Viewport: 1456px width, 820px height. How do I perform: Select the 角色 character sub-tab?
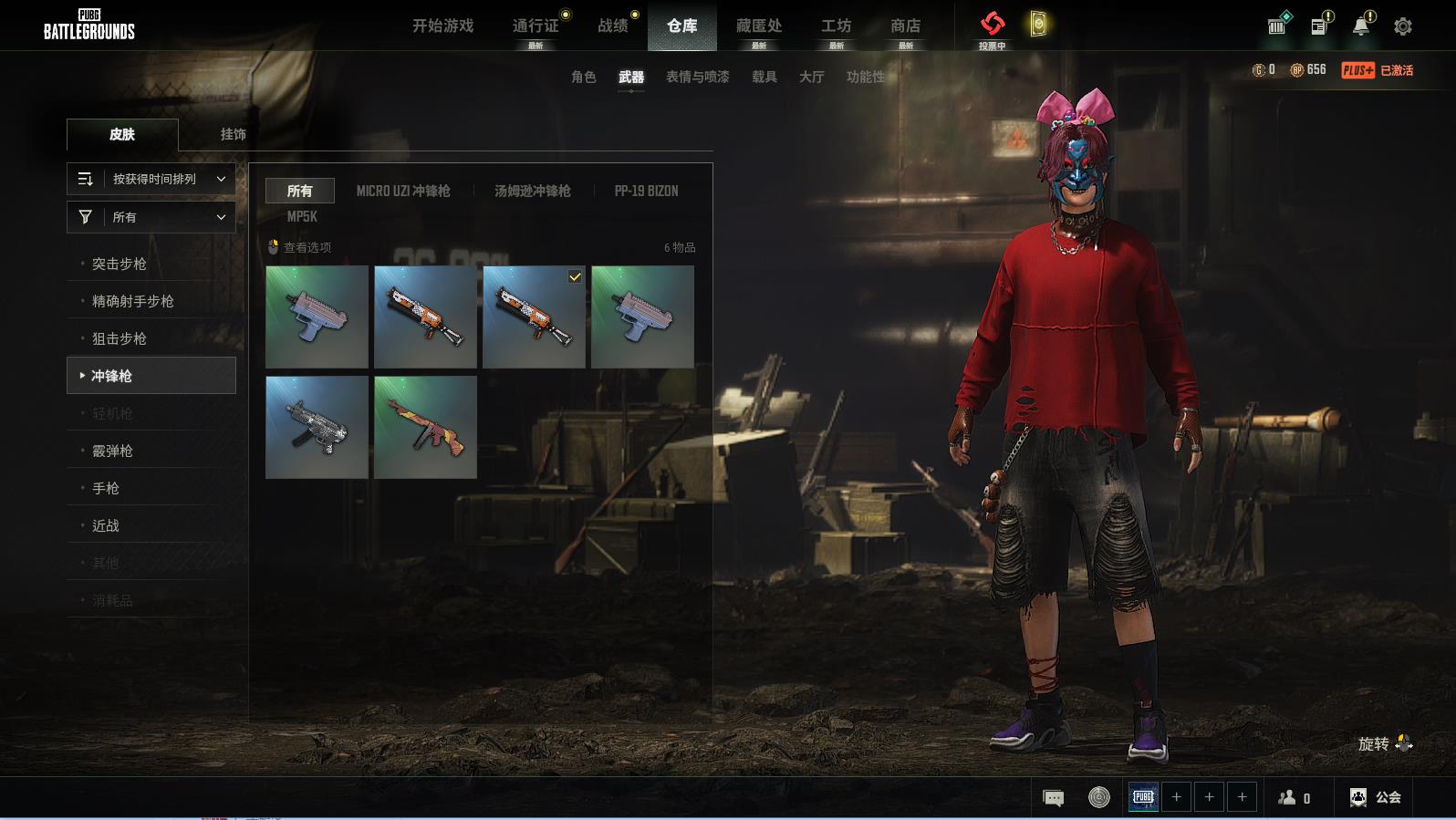(583, 77)
